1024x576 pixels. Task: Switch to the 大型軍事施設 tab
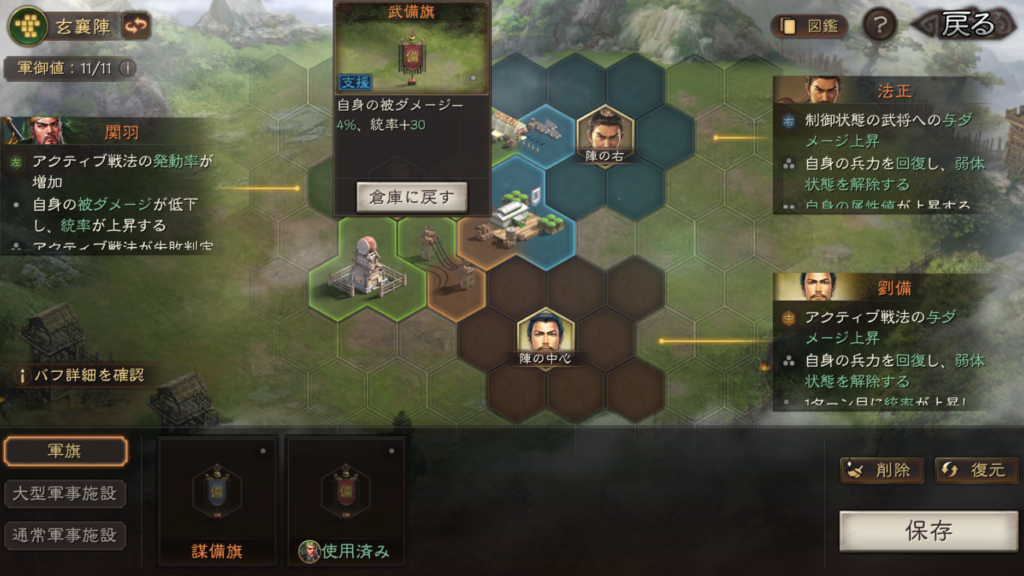point(66,493)
